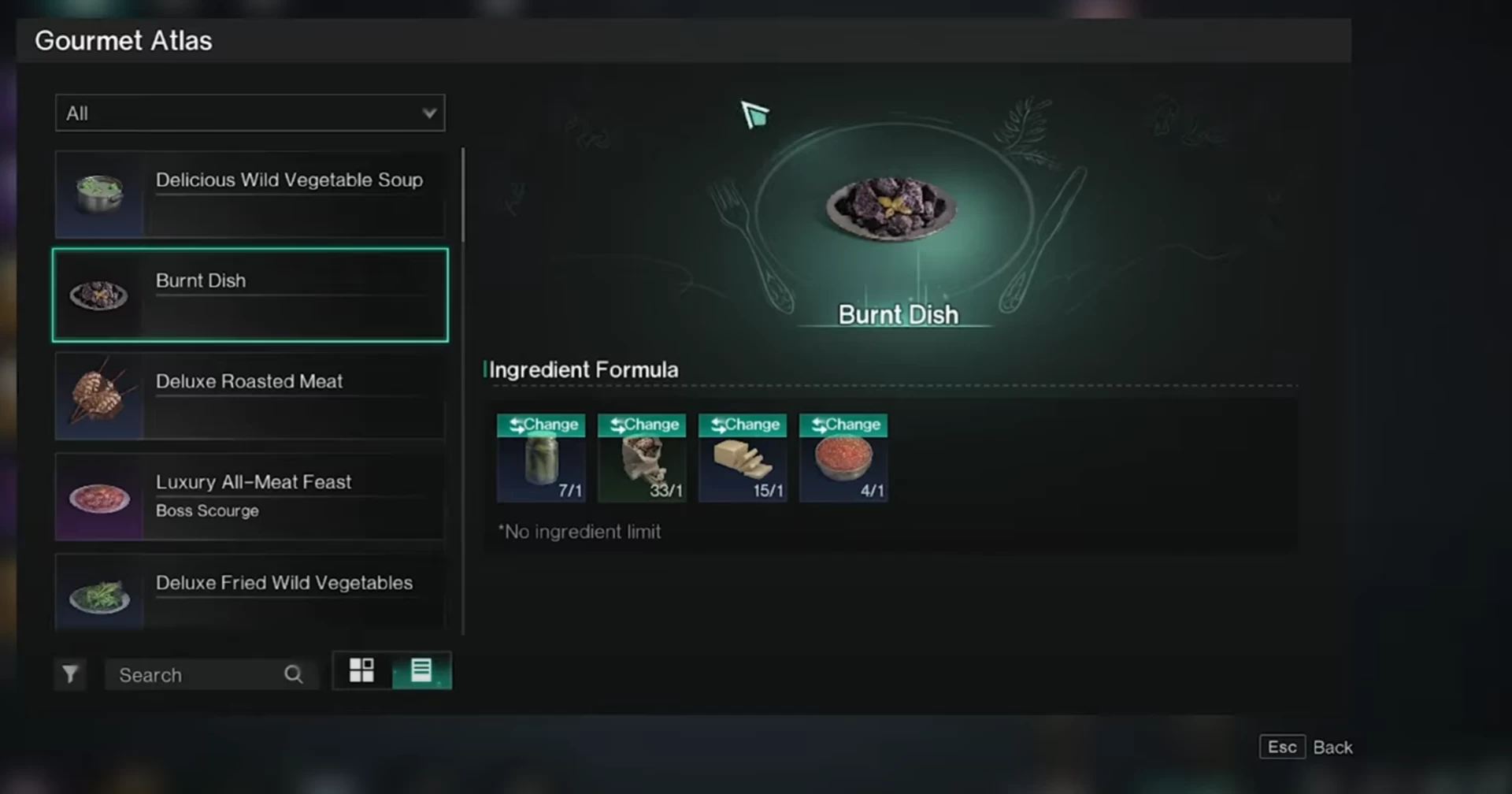Select the Burnt Dish recipe row
Screen dimensions: 1512x794
tap(250, 295)
